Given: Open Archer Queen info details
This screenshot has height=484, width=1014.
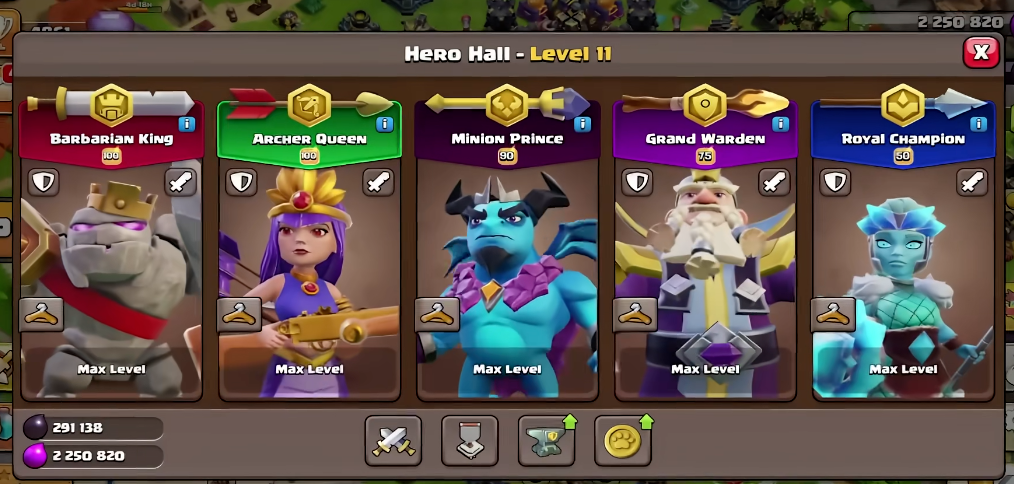Looking at the screenshot, I should coord(385,124).
